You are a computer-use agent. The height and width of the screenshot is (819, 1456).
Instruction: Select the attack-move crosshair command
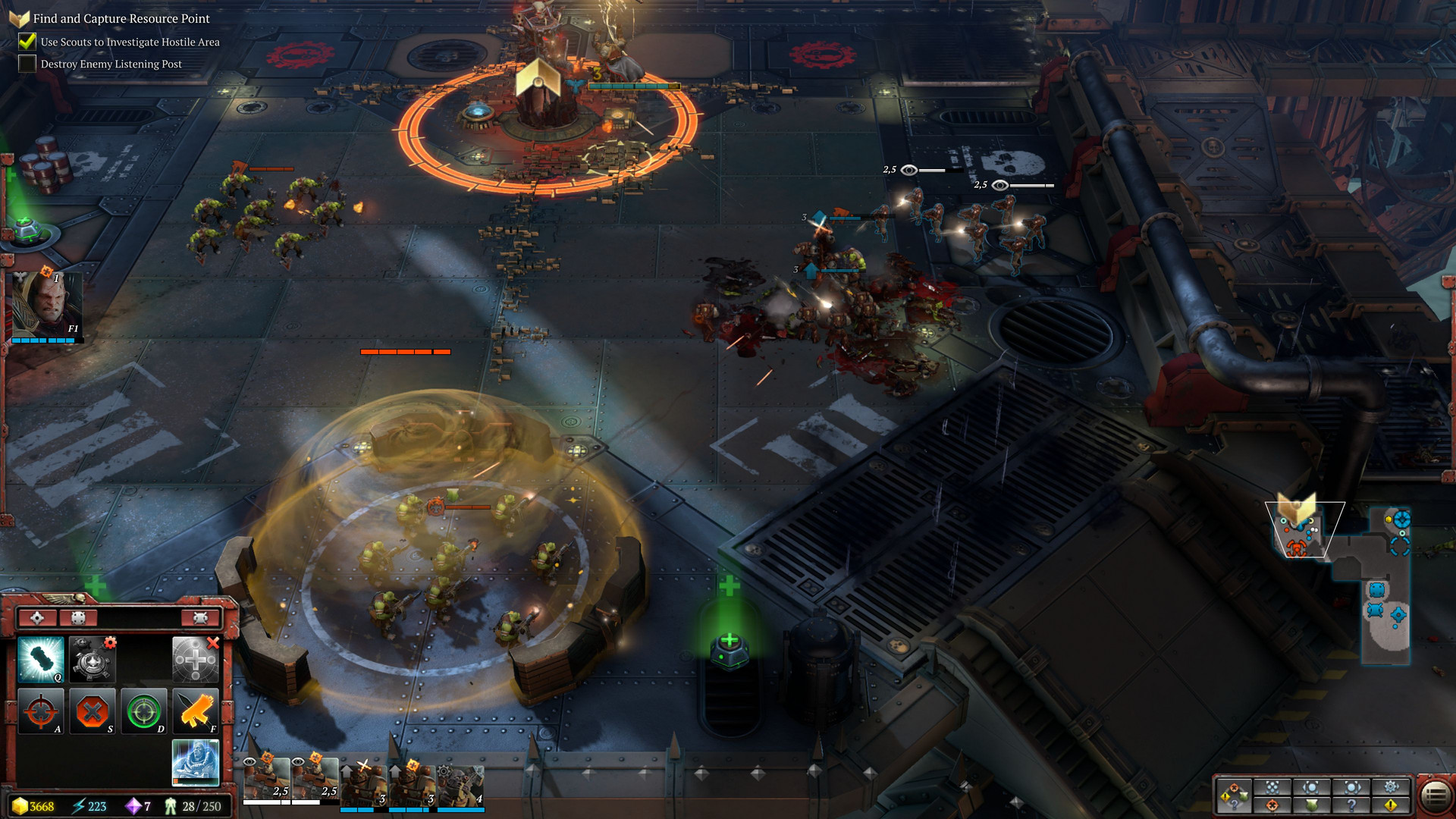coord(40,711)
